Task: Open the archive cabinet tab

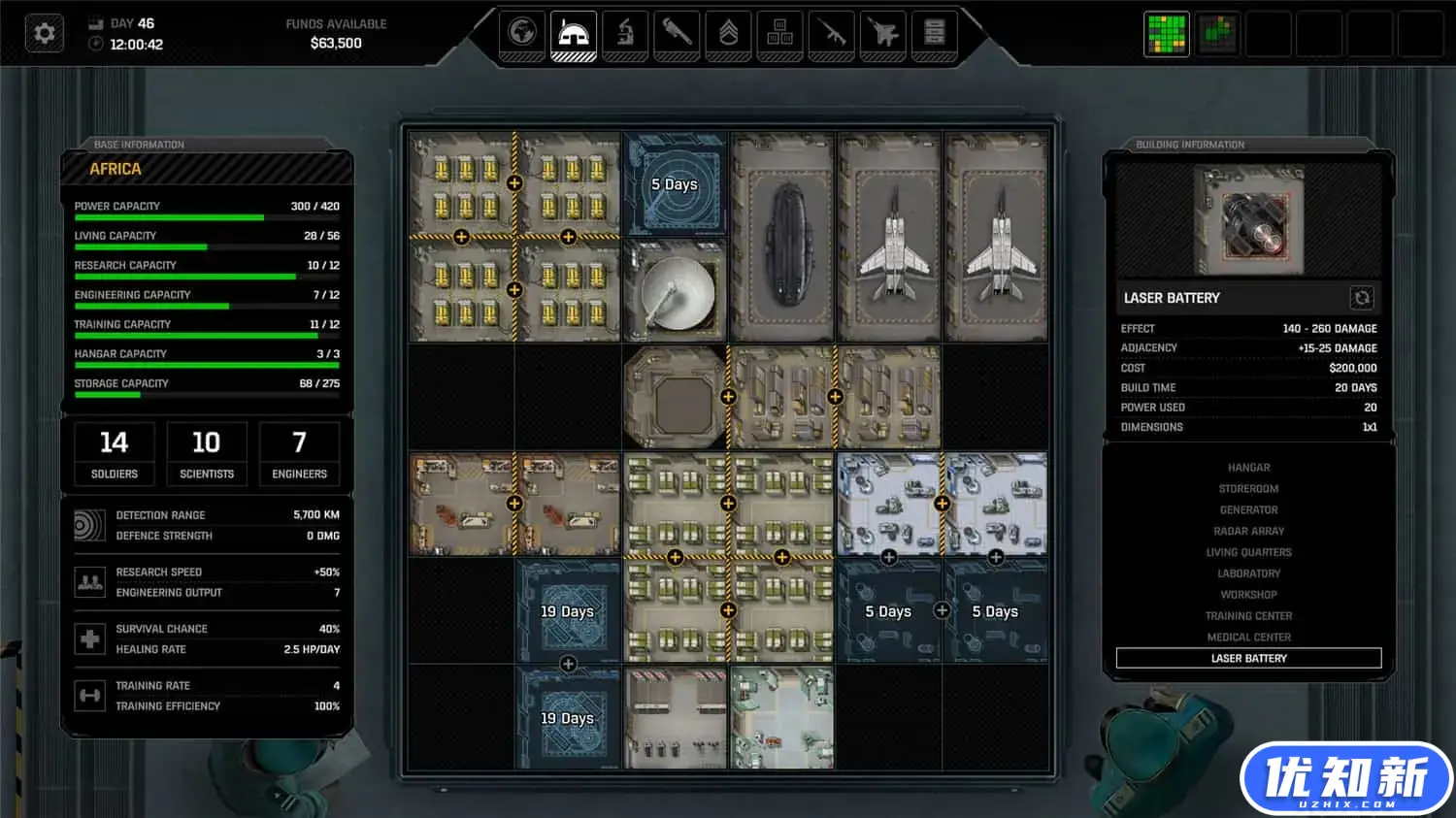Action: click(935, 33)
